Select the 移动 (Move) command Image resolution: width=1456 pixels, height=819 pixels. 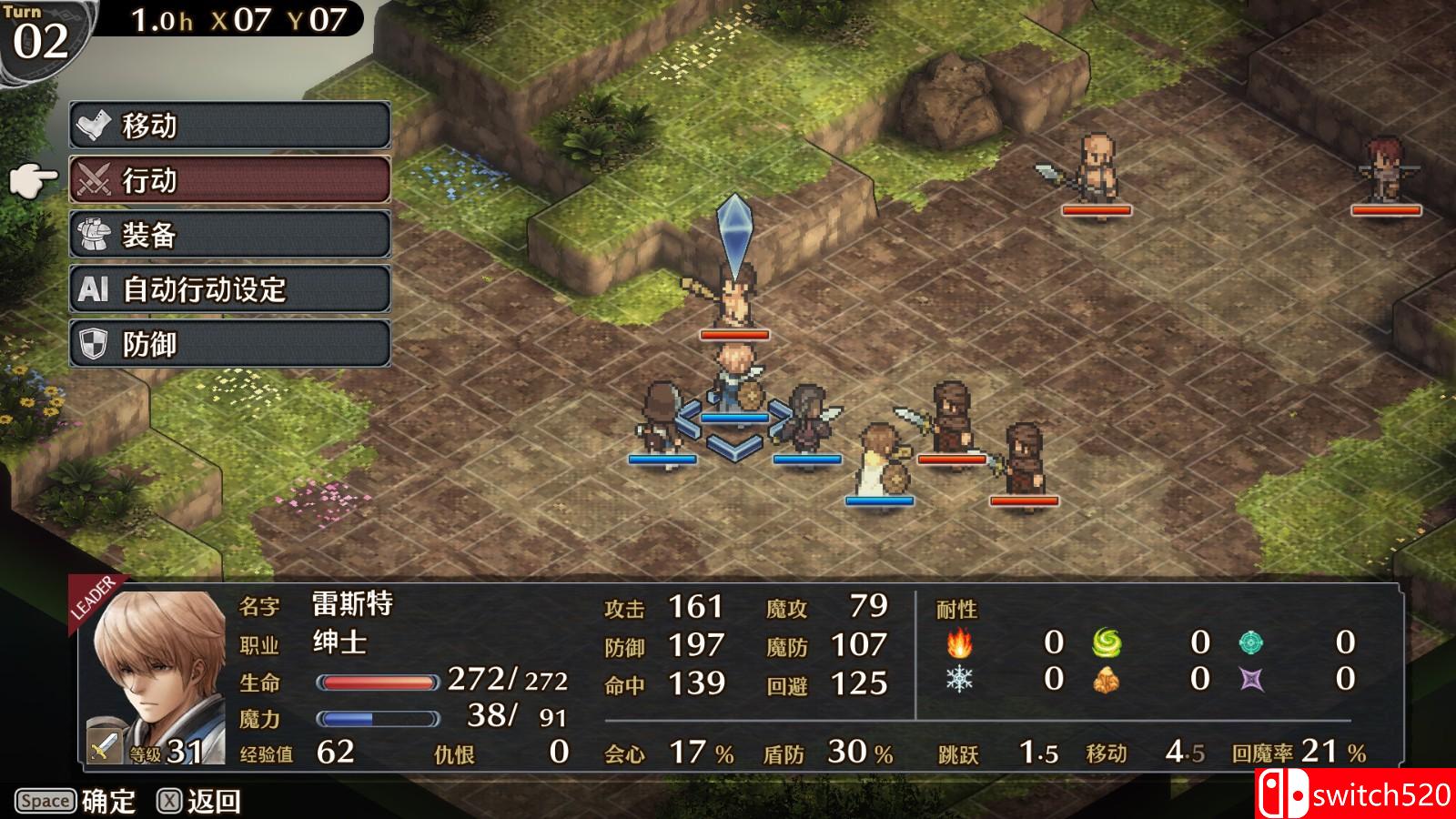[230, 126]
